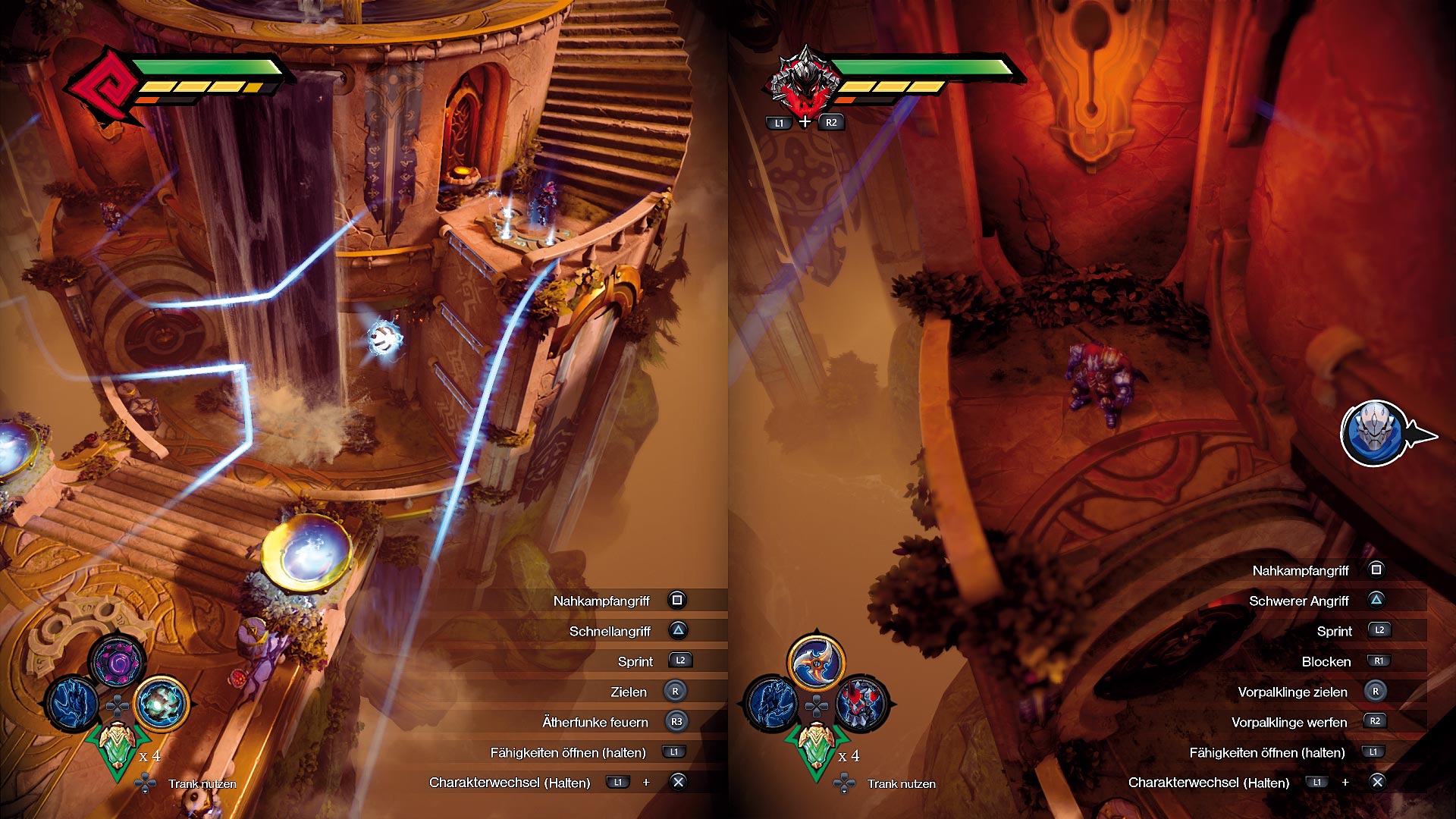
Task: Choose War's blue gauntlet ability icon
Action: tap(772, 703)
